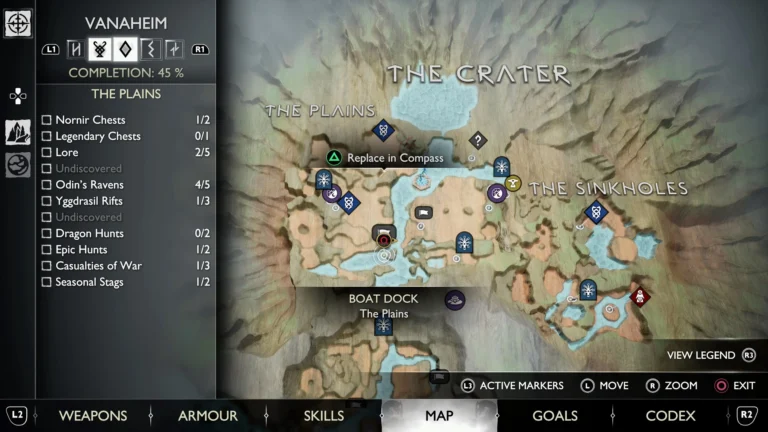Image resolution: width=768 pixels, height=432 pixels.
Task: Switch to the Codex tab
Action: click(670, 416)
